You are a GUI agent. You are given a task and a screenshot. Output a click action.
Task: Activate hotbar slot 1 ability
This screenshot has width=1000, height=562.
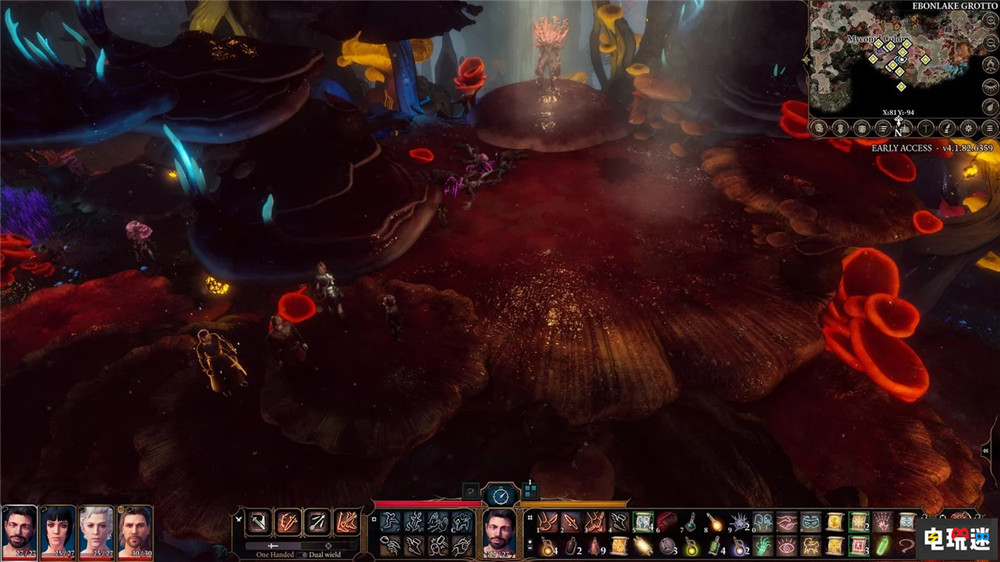[547, 522]
